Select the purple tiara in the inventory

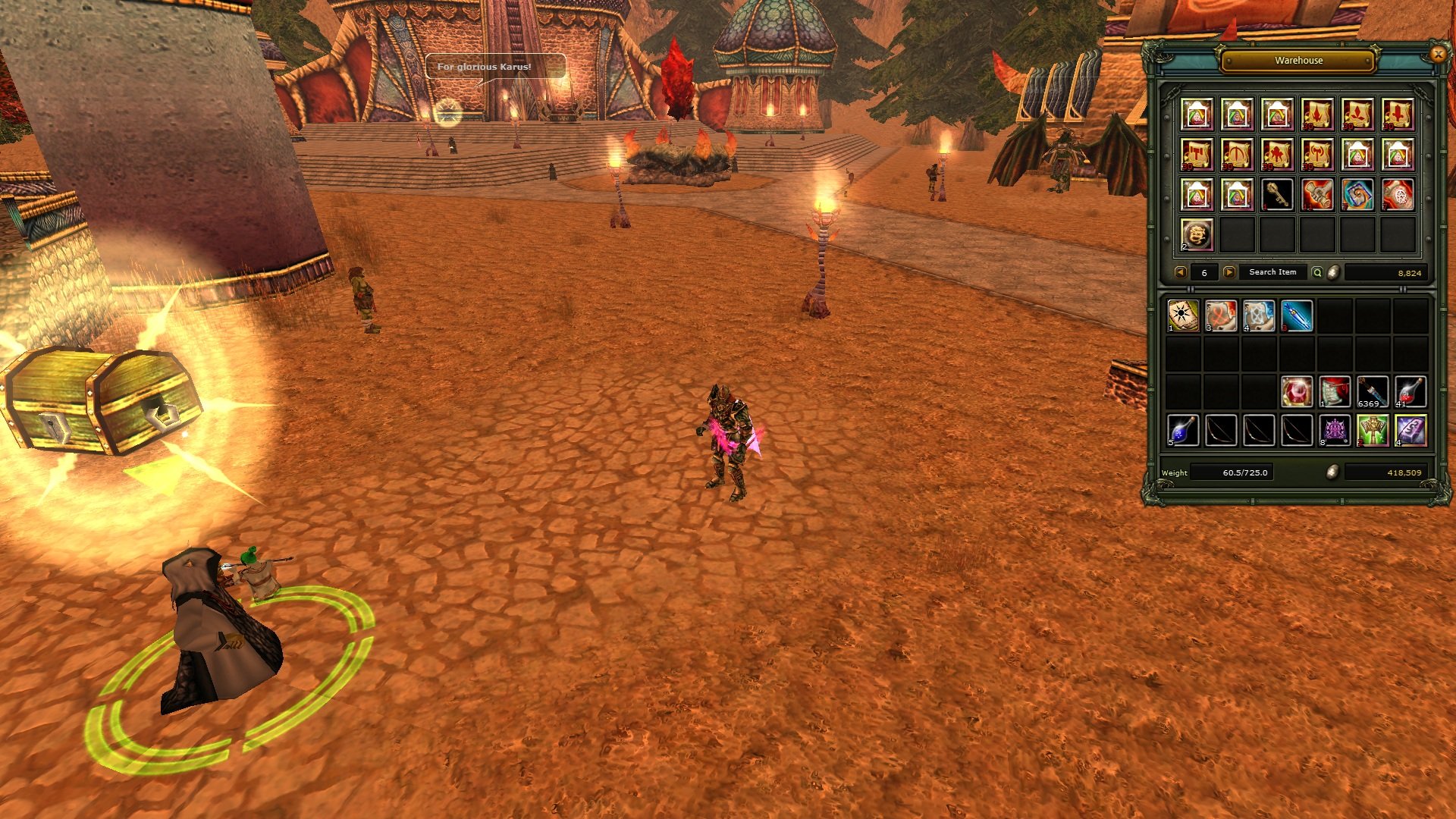pos(1335,430)
